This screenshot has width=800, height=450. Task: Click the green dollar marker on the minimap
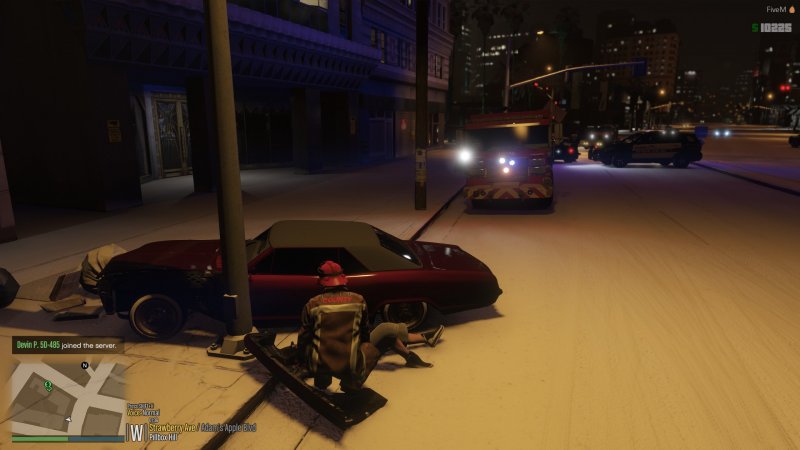(x=47, y=385)
